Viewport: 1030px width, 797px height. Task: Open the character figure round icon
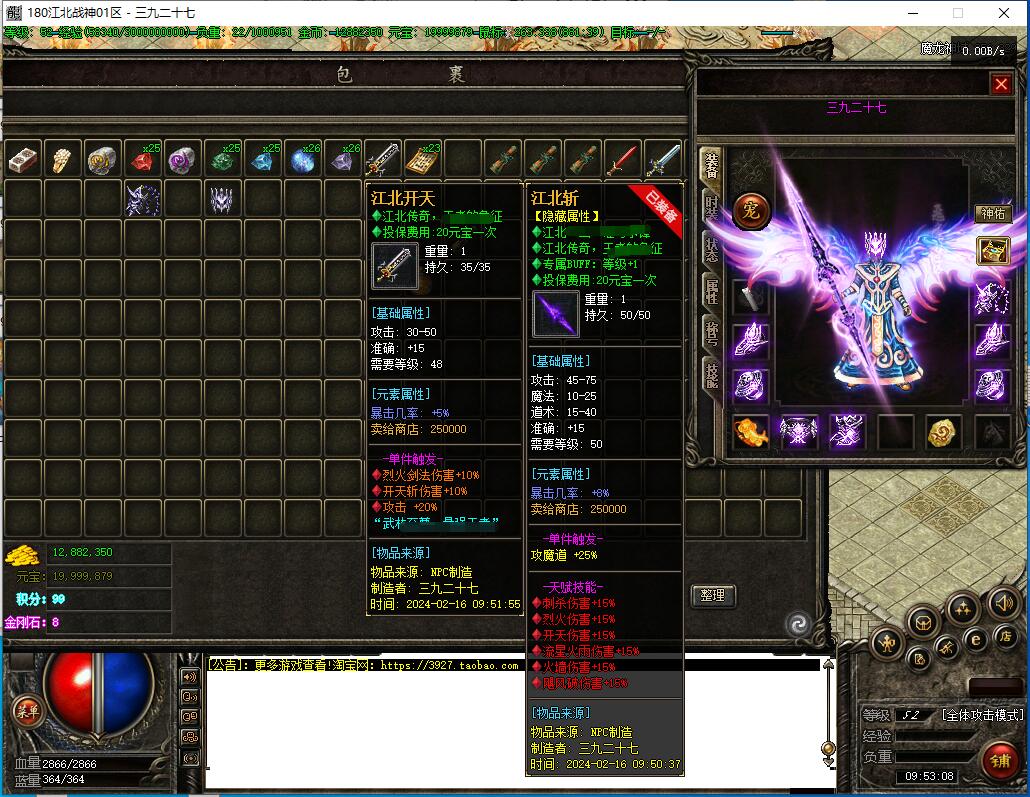click(x=887, y=643)
